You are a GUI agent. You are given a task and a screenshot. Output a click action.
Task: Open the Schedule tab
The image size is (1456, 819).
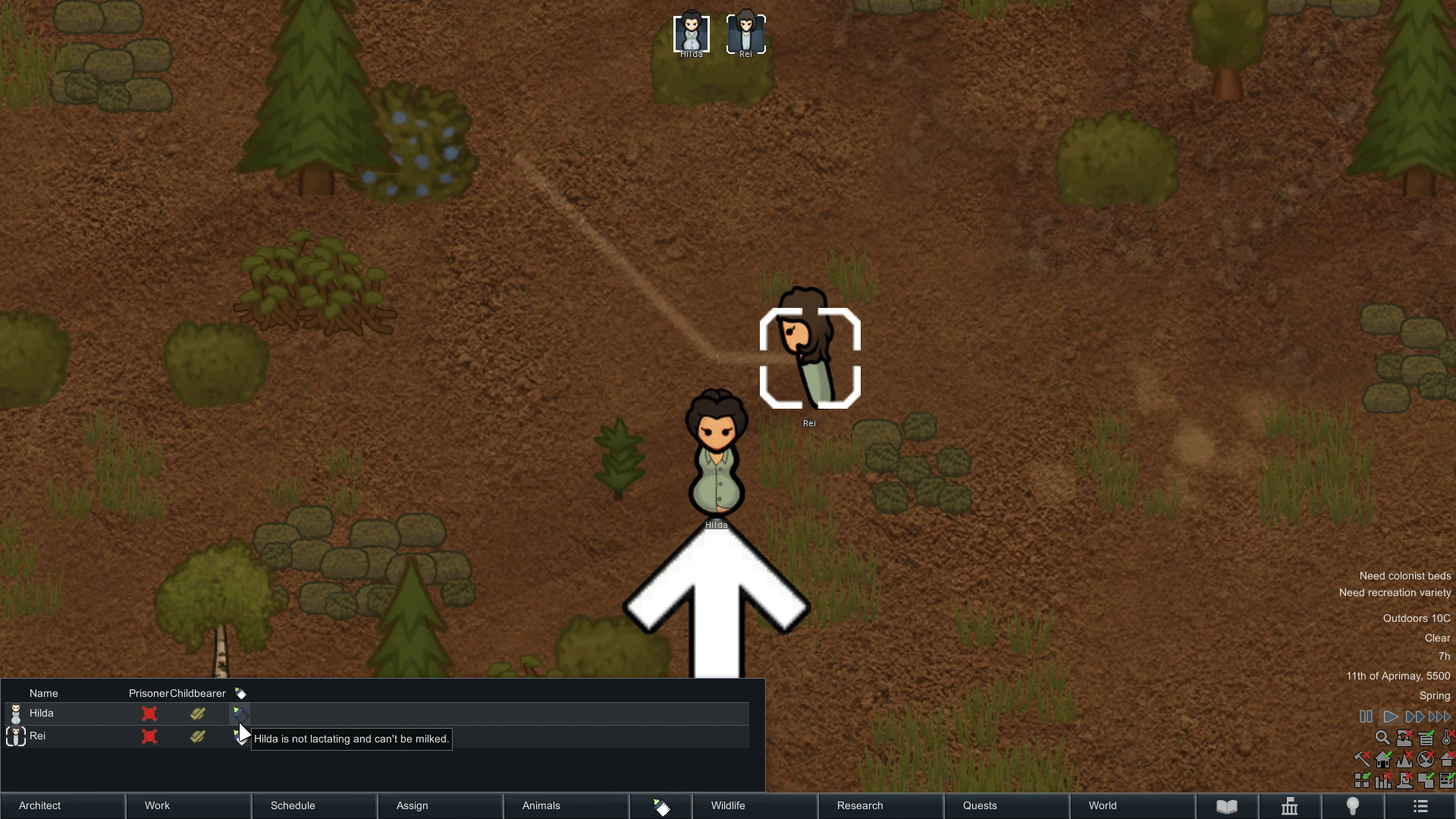tap(314, 805)
